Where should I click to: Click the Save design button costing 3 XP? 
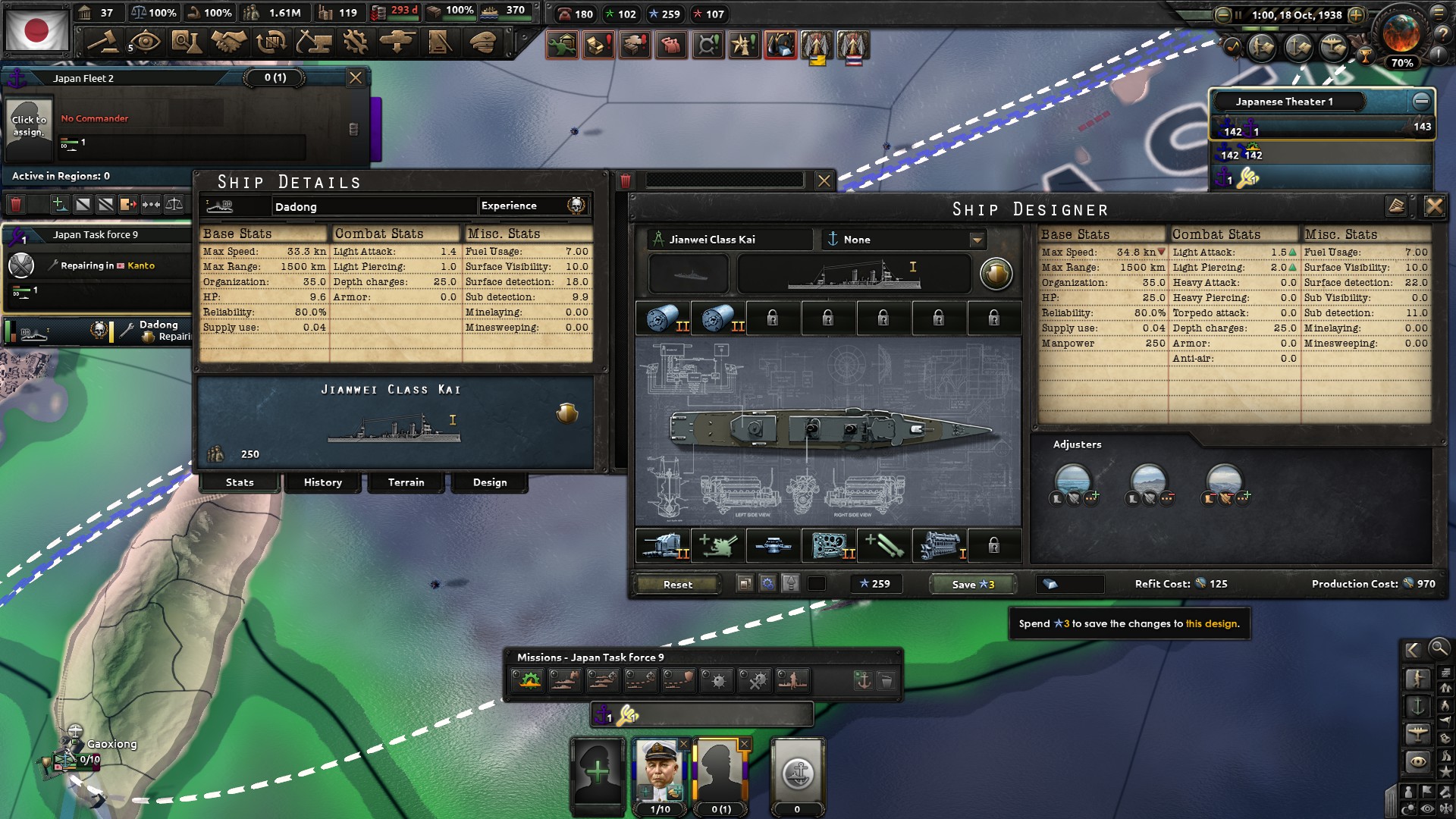coord(972,584)
